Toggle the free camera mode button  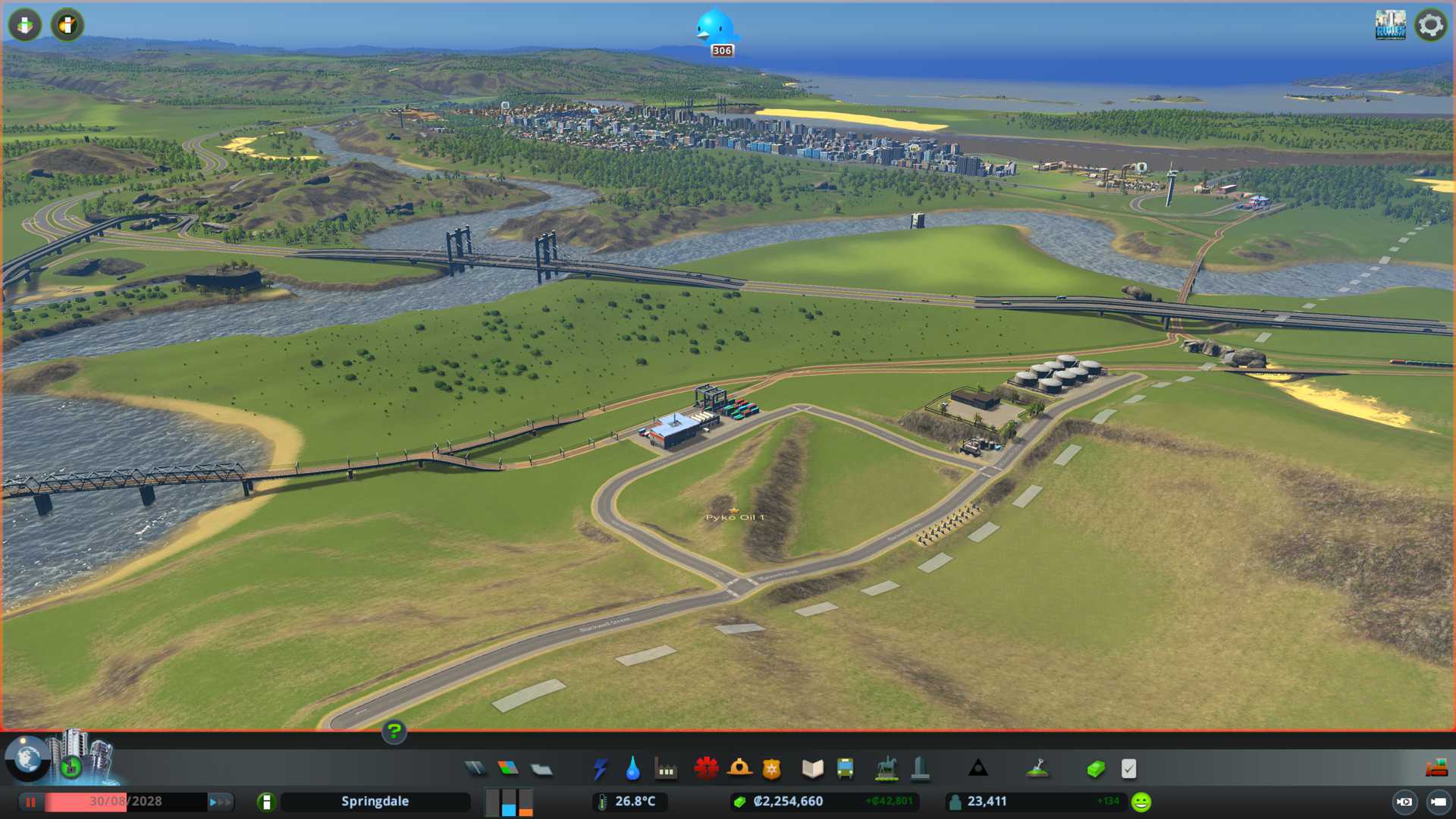tap(1404, 802)
